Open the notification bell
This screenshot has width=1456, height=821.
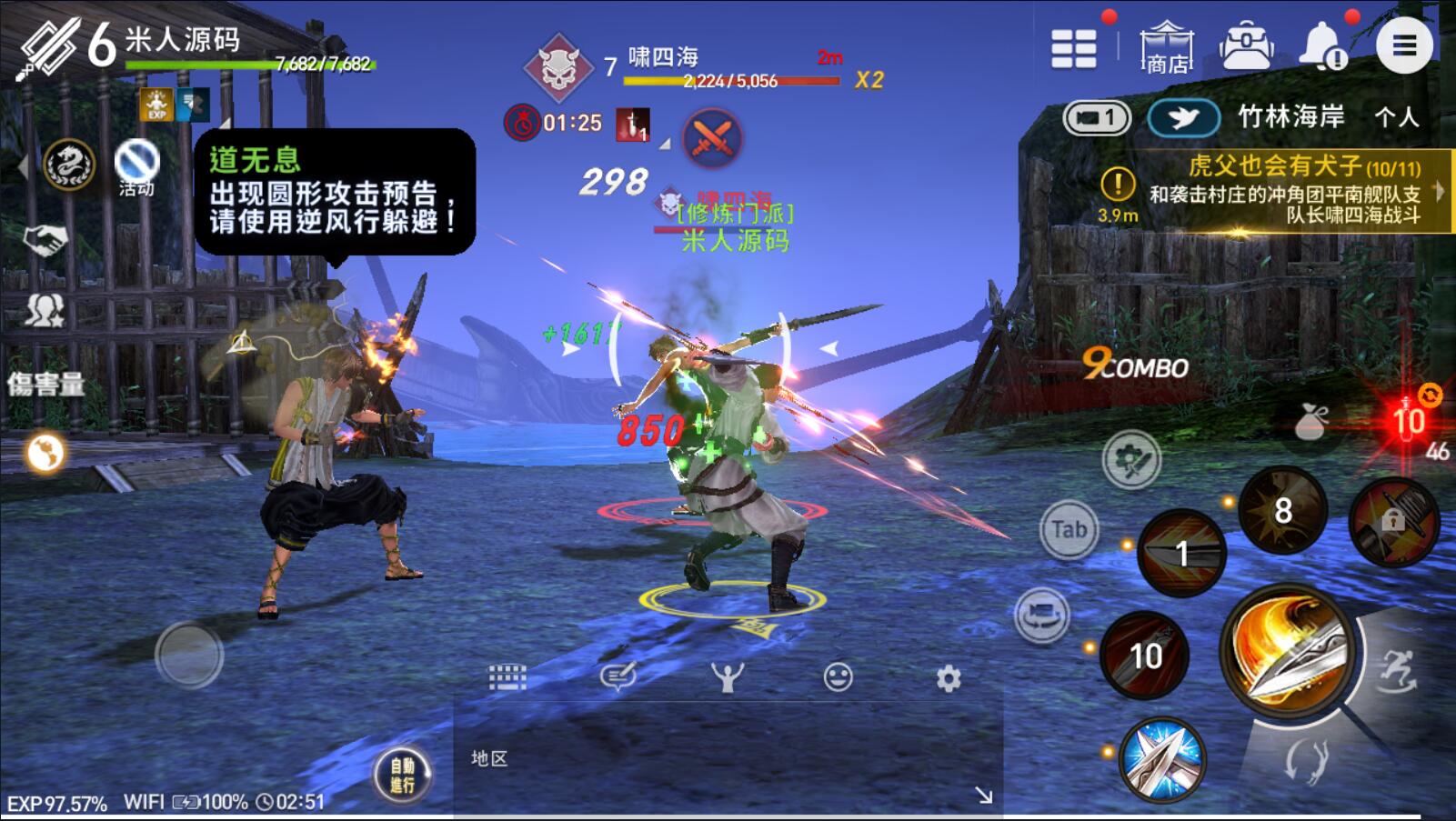[x=1323, y=45]
